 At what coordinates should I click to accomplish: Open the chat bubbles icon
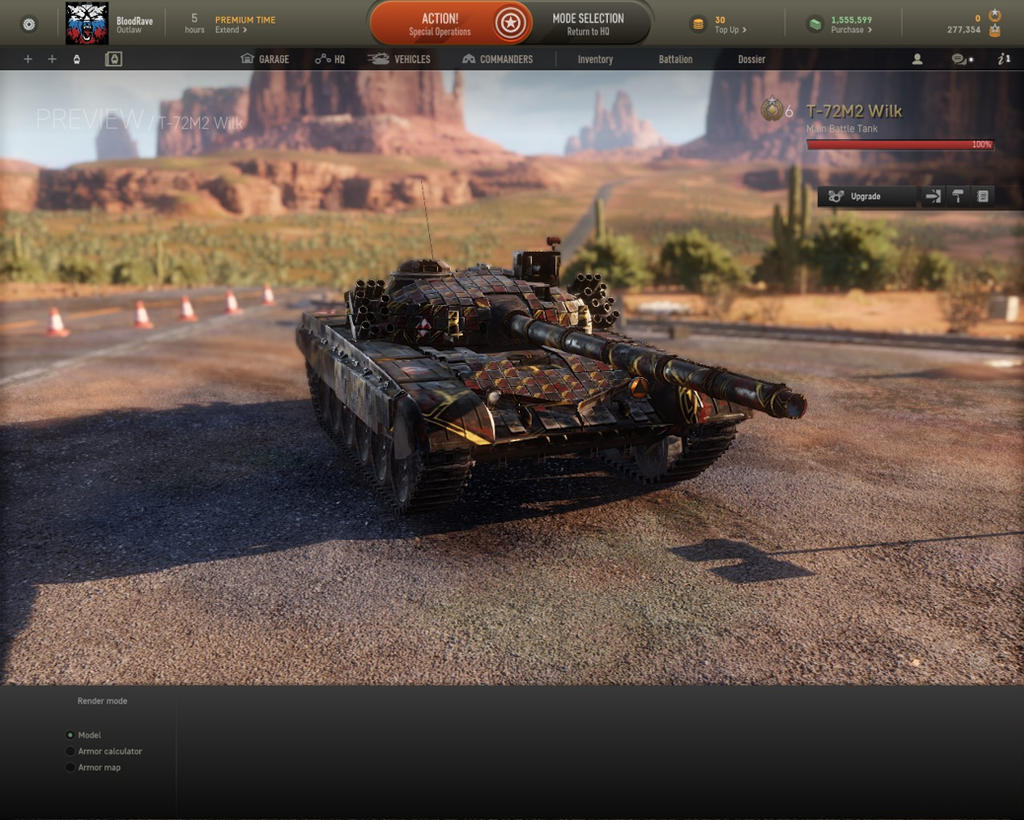pos(960,59)
